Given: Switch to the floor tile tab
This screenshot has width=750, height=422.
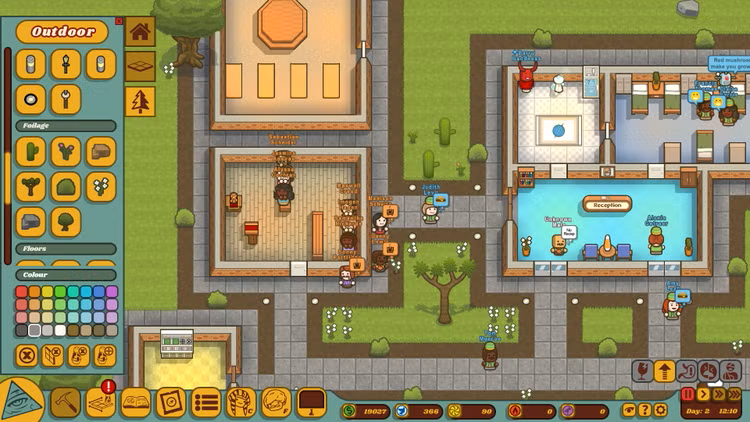Looking at the screenshot, I should pyautogui.click(x=140, y=66).
